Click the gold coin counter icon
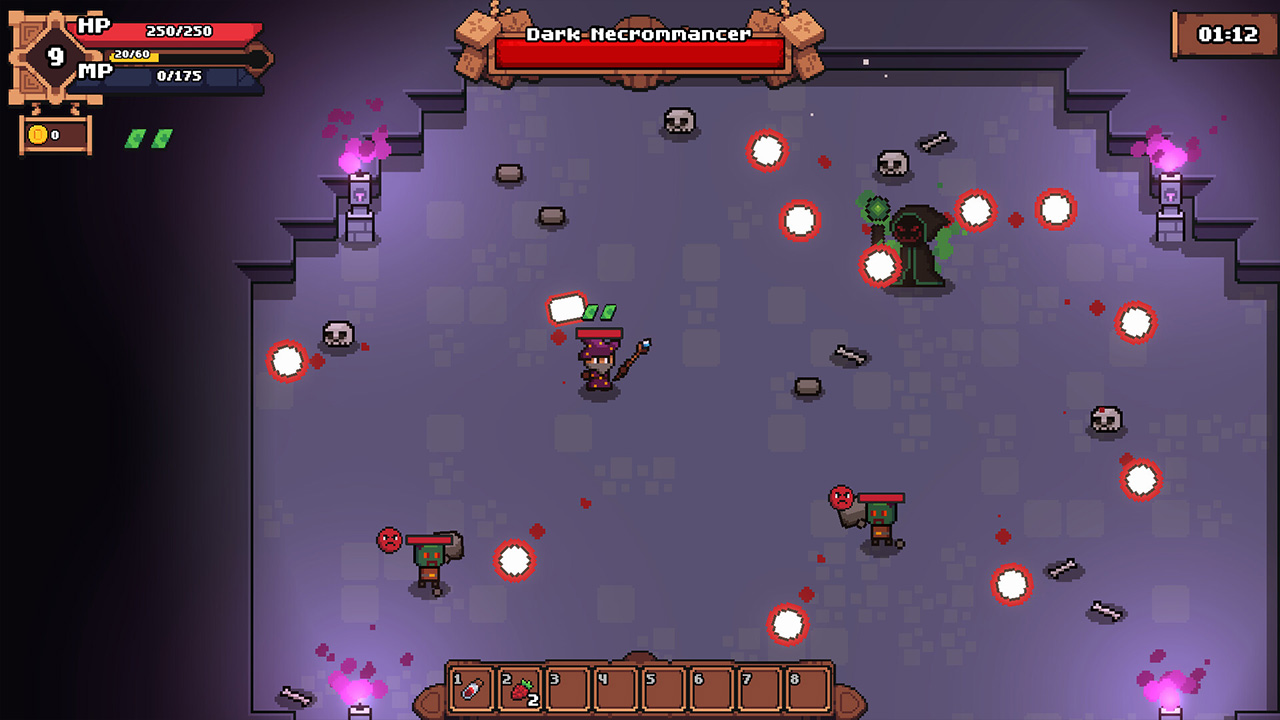The height and width of the screenshot is (720, 1280). tap(40, 134)
